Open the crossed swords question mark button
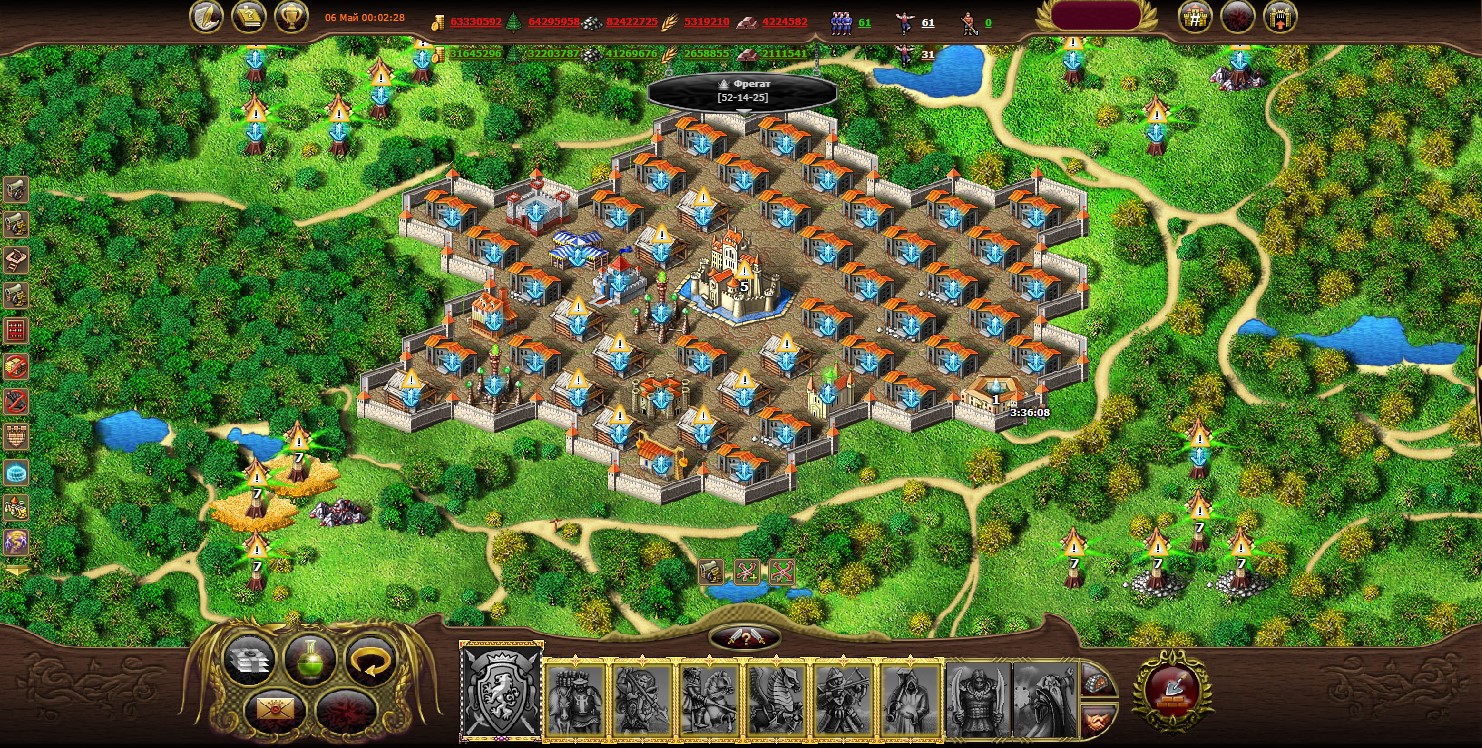The width and height of the screenshot is (1482, 748). [x=744, y=638]
